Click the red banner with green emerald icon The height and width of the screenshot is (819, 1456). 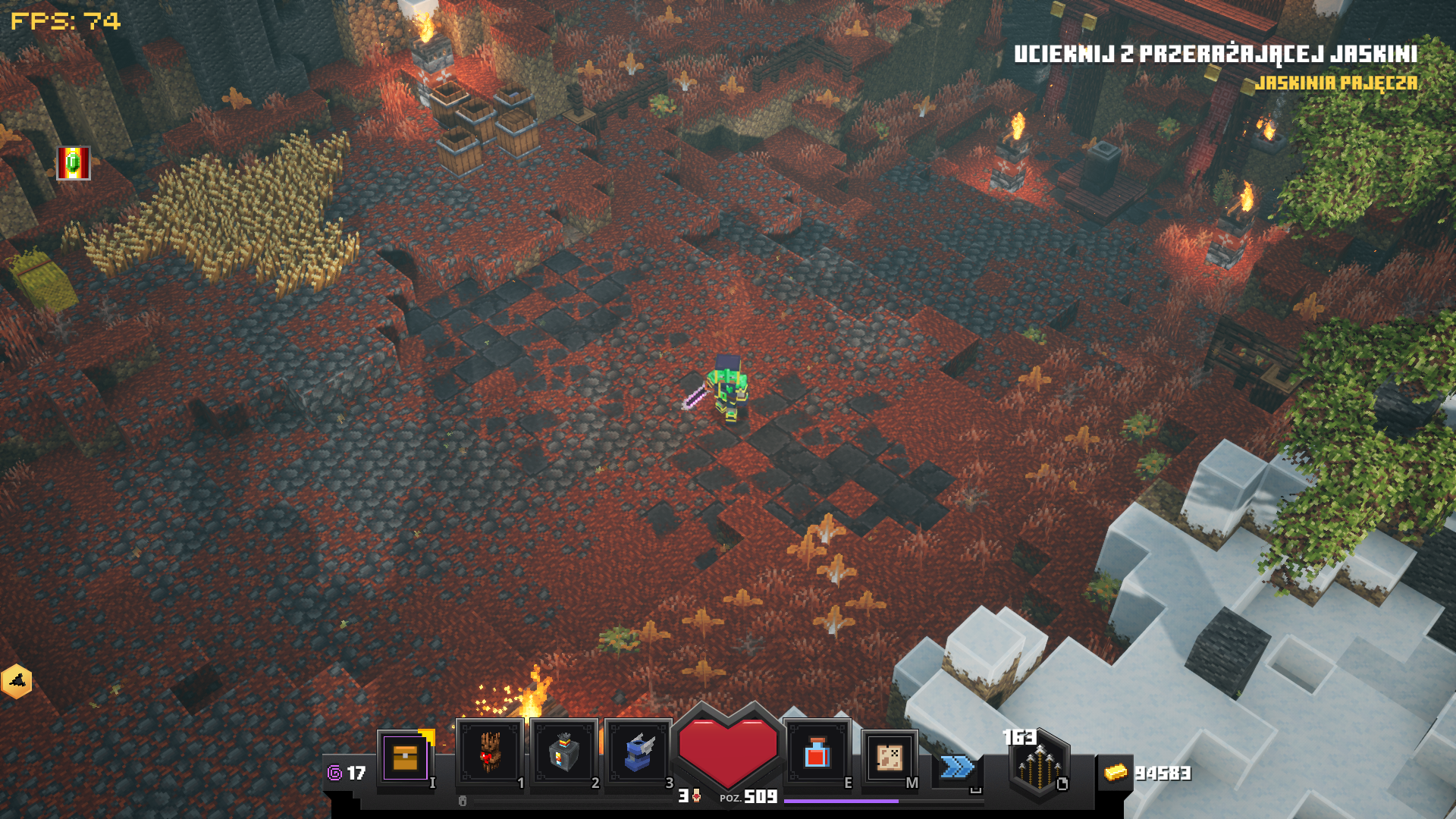point(74,163)
